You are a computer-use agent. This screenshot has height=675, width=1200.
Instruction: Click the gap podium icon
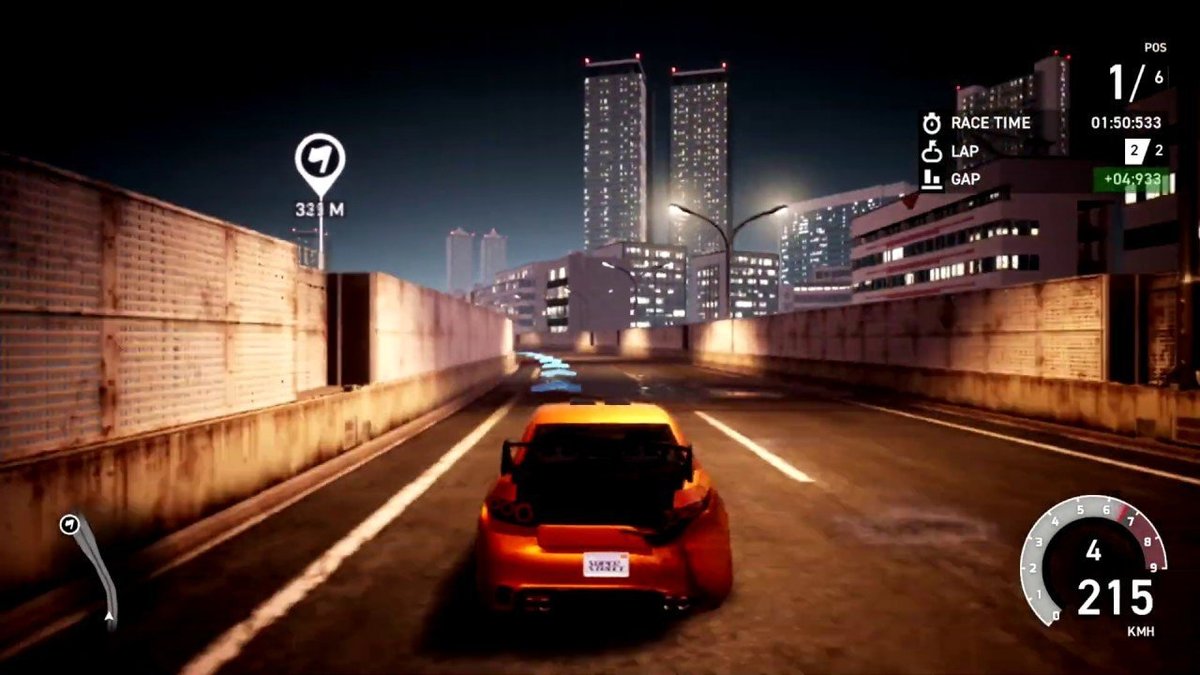(932, 180)
